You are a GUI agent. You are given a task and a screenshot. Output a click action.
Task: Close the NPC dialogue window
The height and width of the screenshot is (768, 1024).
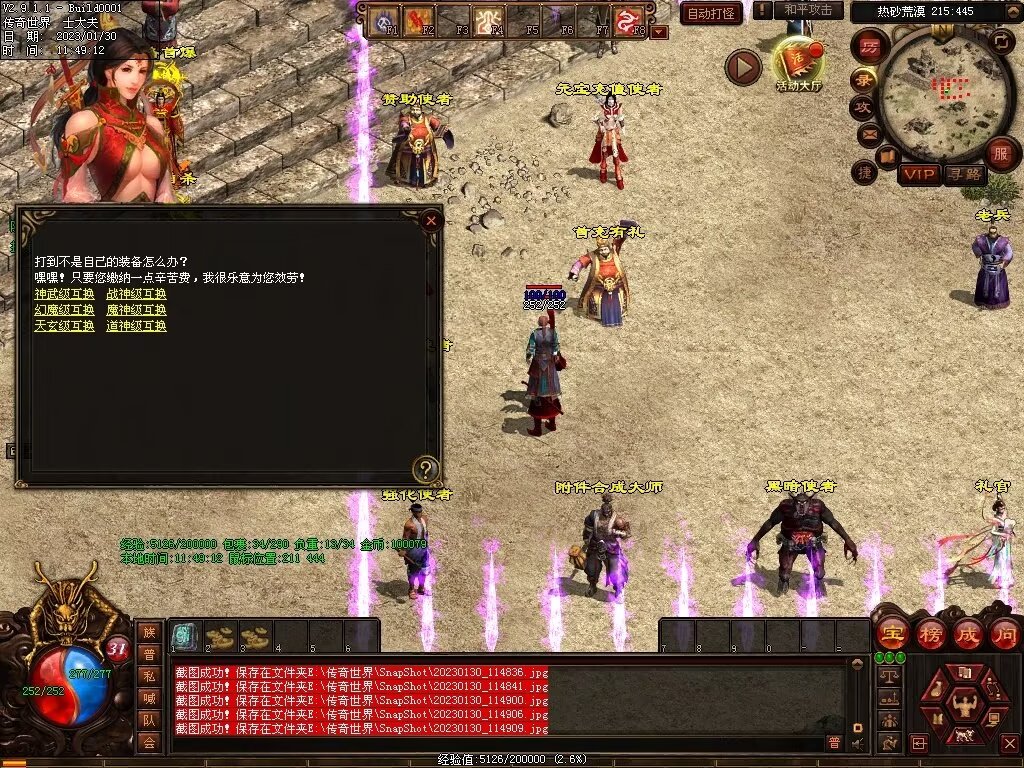(431, 220)
